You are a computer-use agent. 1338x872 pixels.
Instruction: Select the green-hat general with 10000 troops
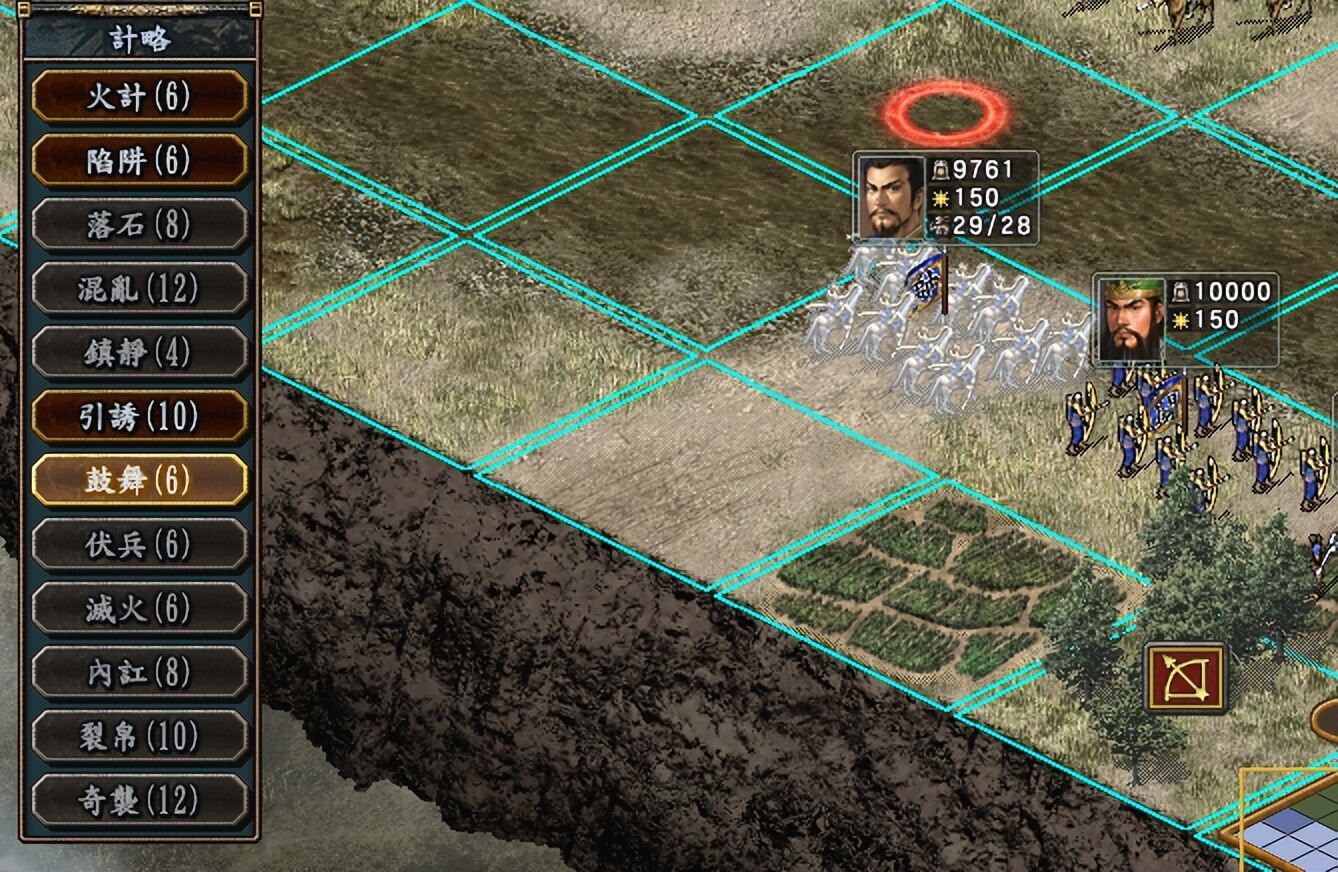point(1131,319)
